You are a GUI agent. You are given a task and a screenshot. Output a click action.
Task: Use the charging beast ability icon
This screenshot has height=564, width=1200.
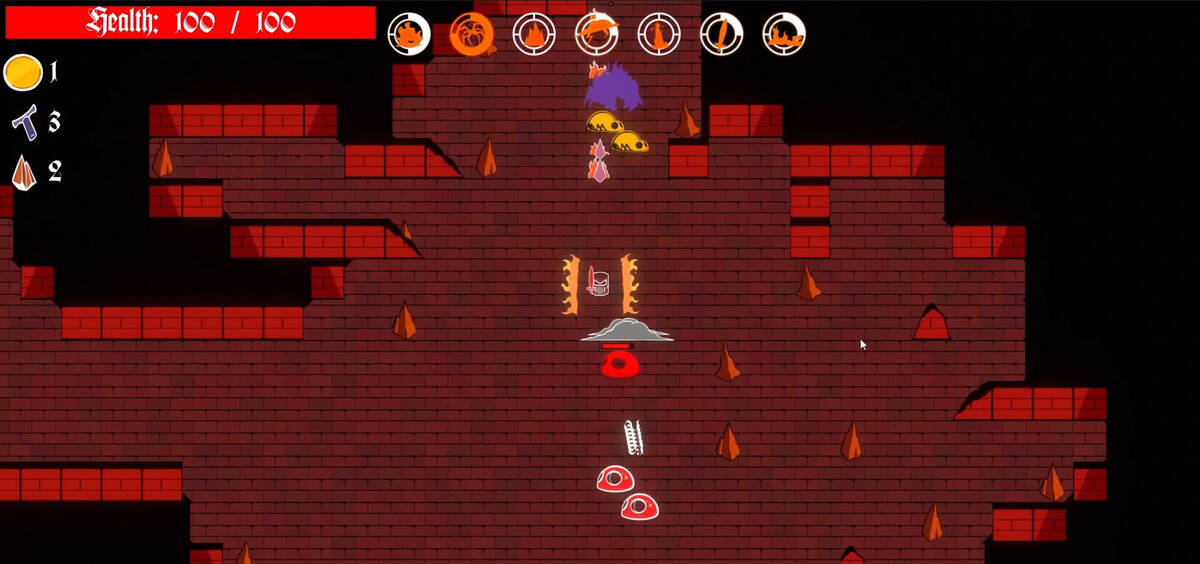pyautogui.click(x=596, y=34)
